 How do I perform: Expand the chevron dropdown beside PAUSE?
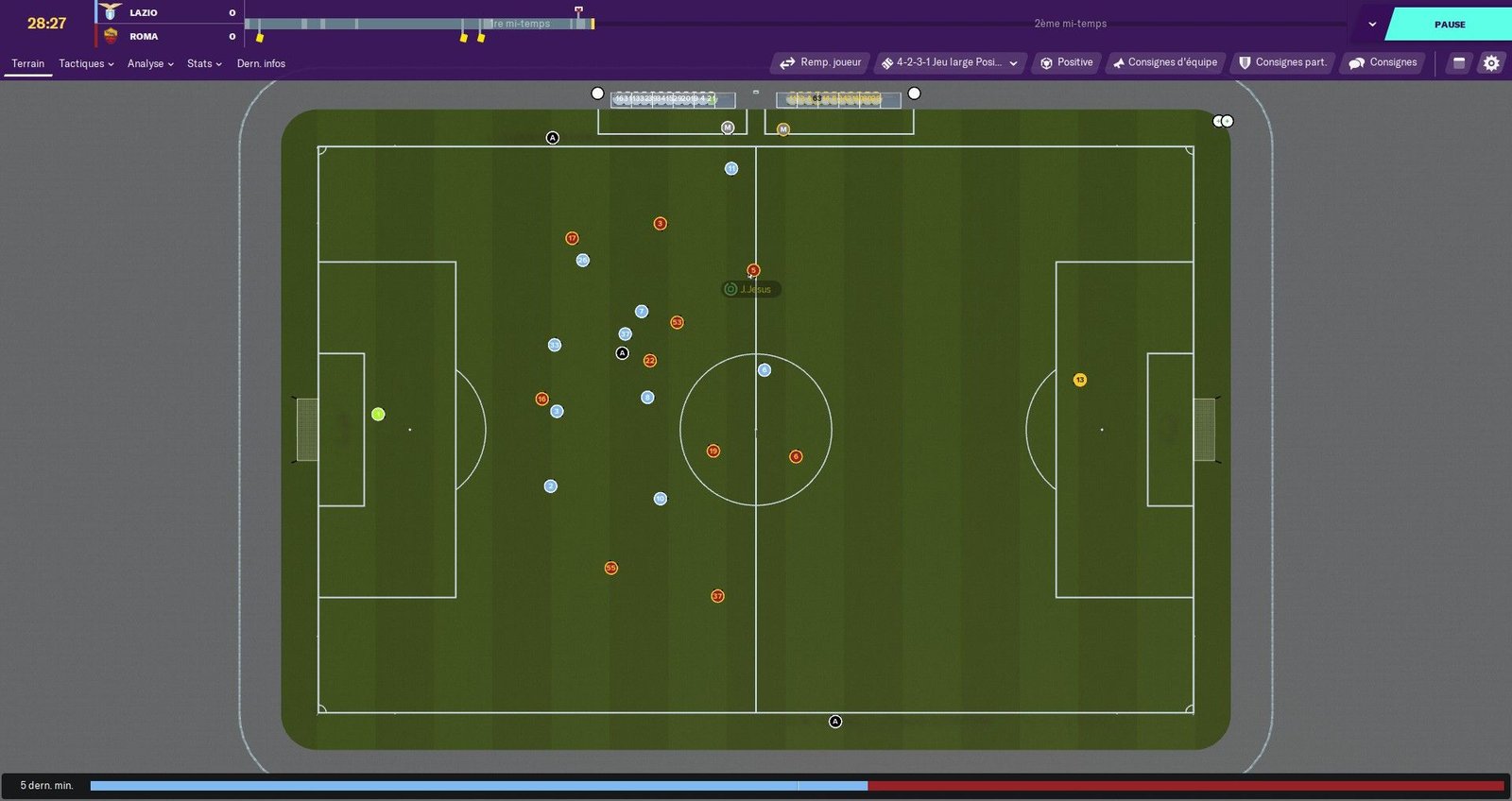1372,25
